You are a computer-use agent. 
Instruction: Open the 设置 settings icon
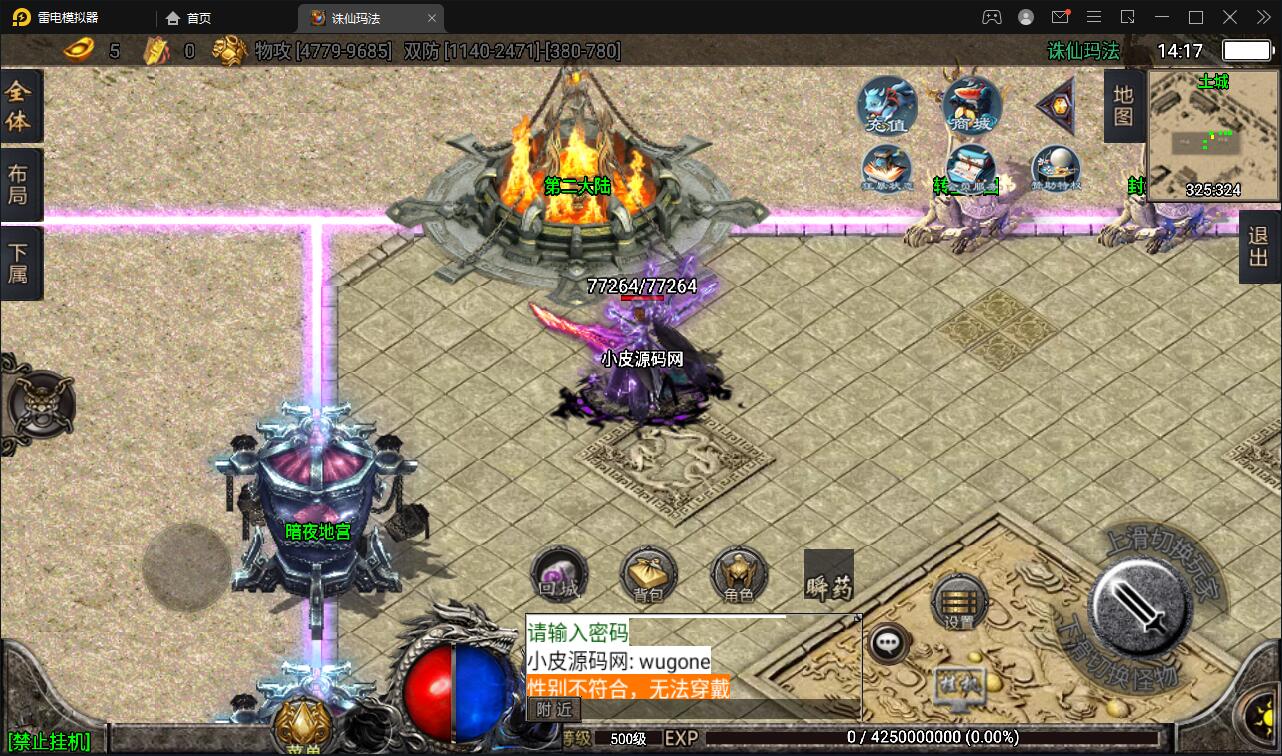tap(959, 602)
